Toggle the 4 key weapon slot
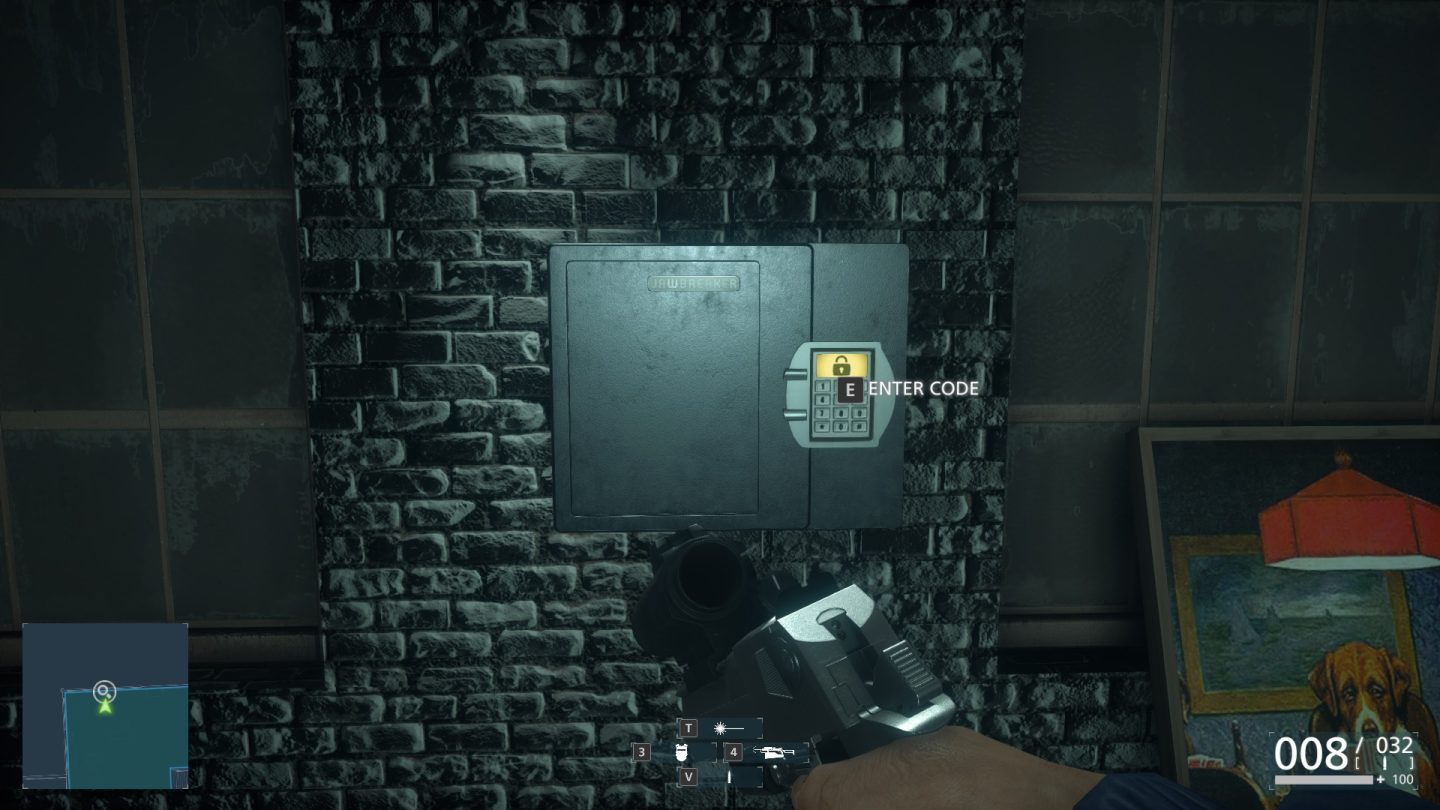This screenshot has width=1440, height=810. [733, 752]
